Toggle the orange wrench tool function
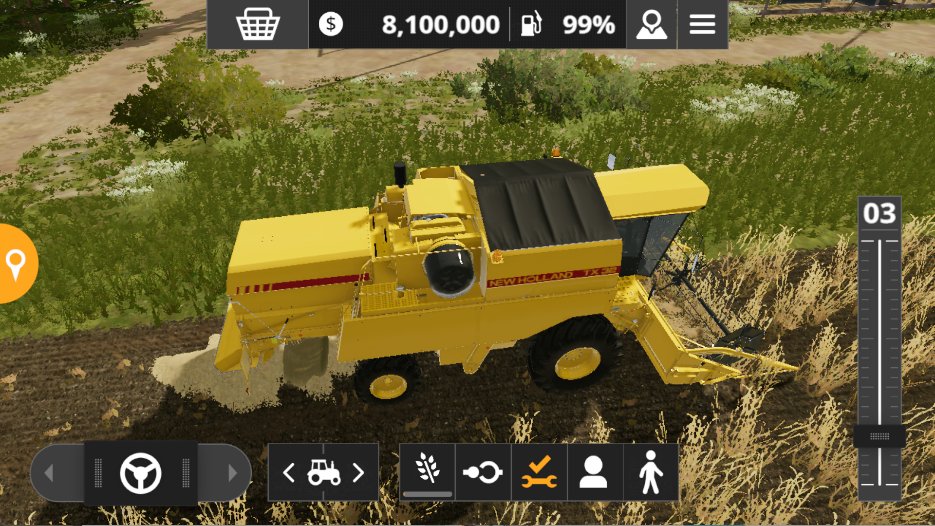 [539, 472]
